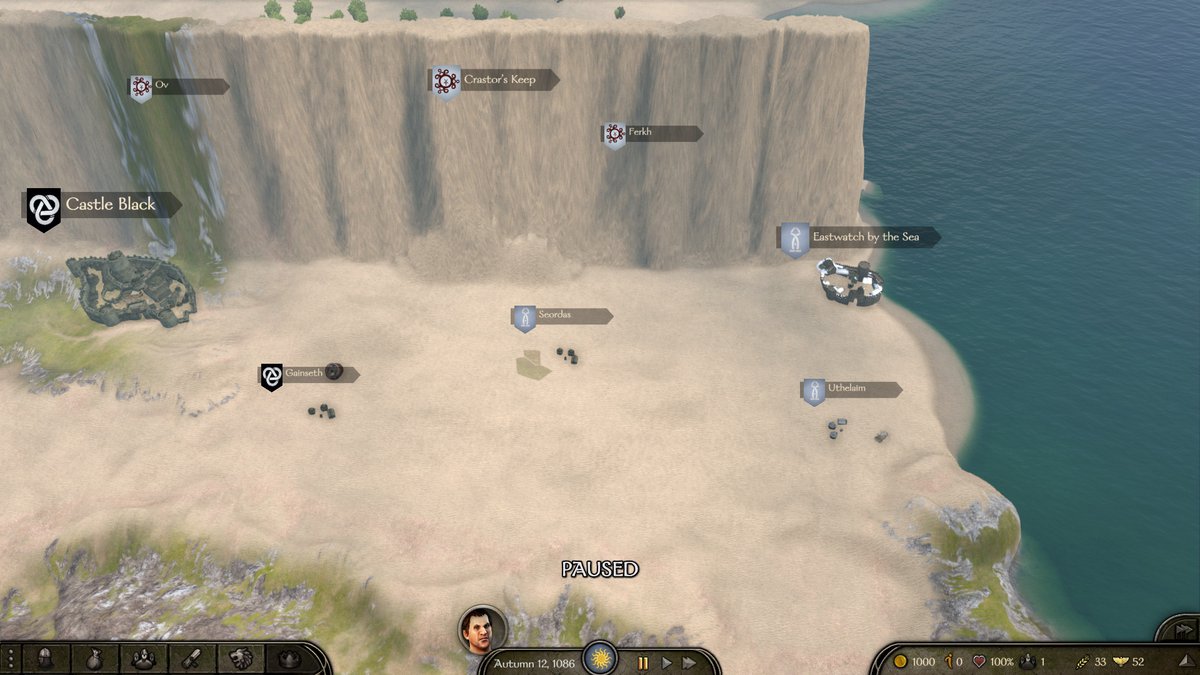This screenshot has height=675, width=1200.
Task: Select the Ferkh nameplate
Action: pyautogui.click(x=652, y=133)
